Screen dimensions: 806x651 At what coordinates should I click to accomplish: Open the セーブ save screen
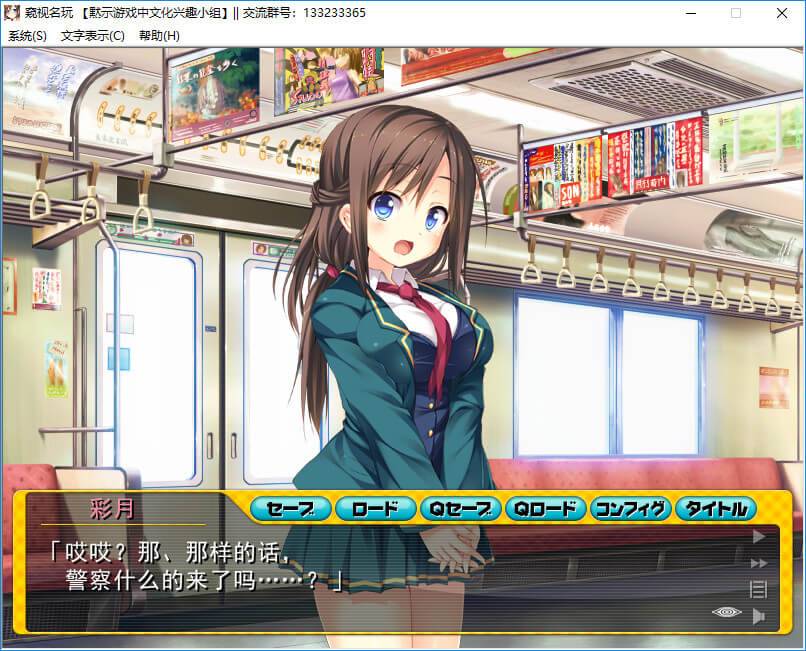[x=291, y=509]
